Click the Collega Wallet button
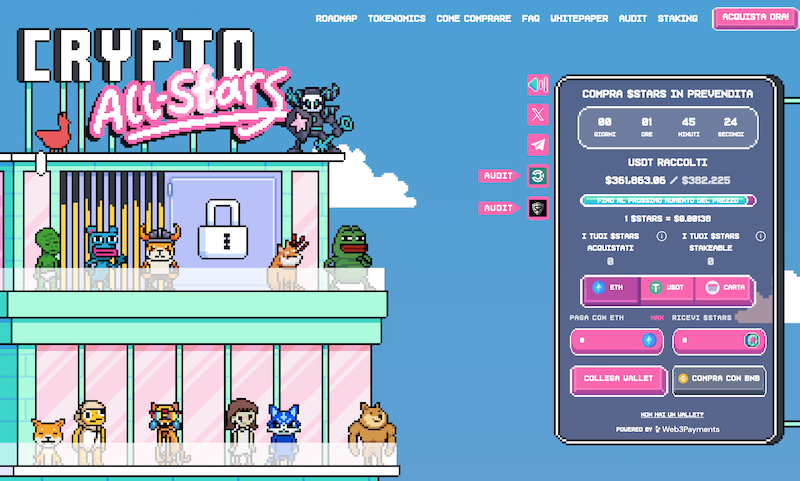Viewport: 800px width, 481px height. (x=616, y=379)
